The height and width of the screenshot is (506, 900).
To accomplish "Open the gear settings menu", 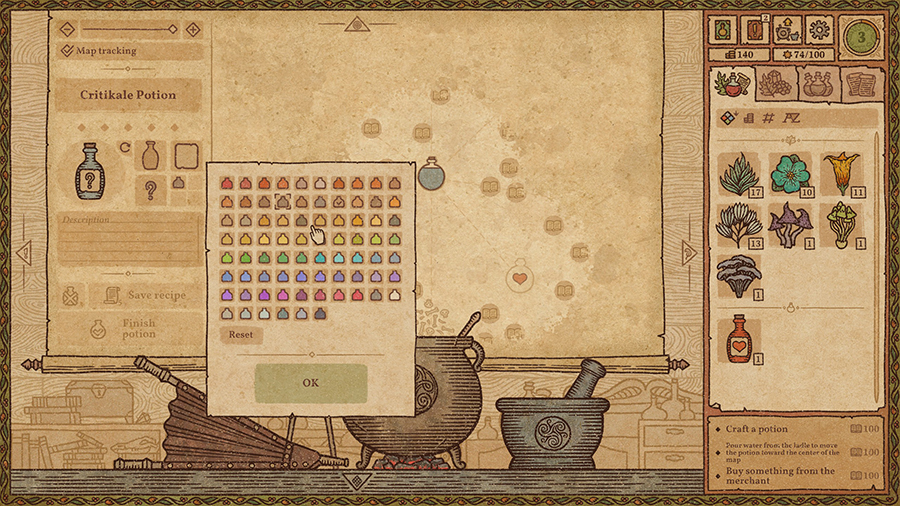I will (x=819, y=29).
